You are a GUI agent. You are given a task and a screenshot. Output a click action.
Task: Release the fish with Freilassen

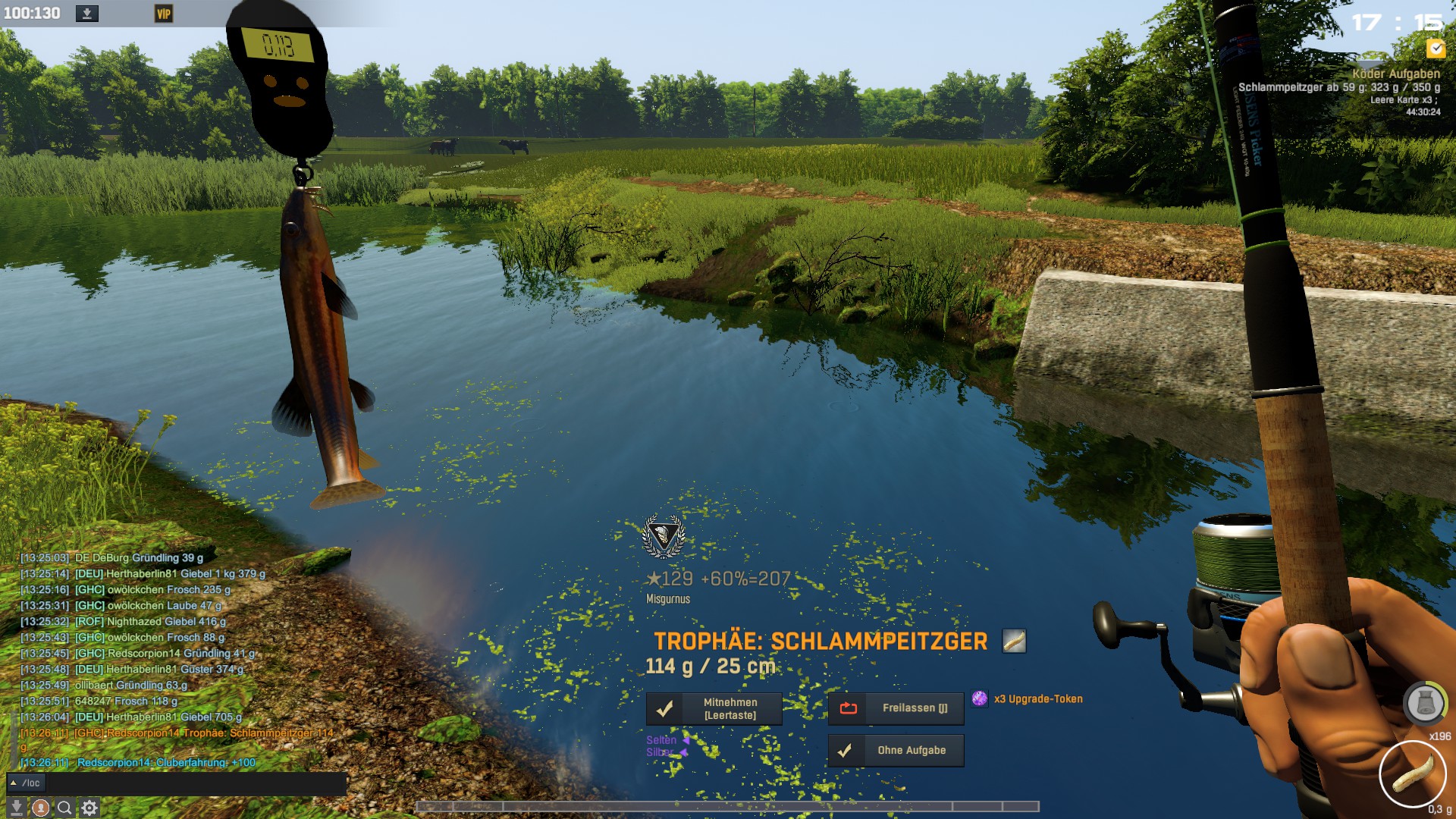[896, 708]
